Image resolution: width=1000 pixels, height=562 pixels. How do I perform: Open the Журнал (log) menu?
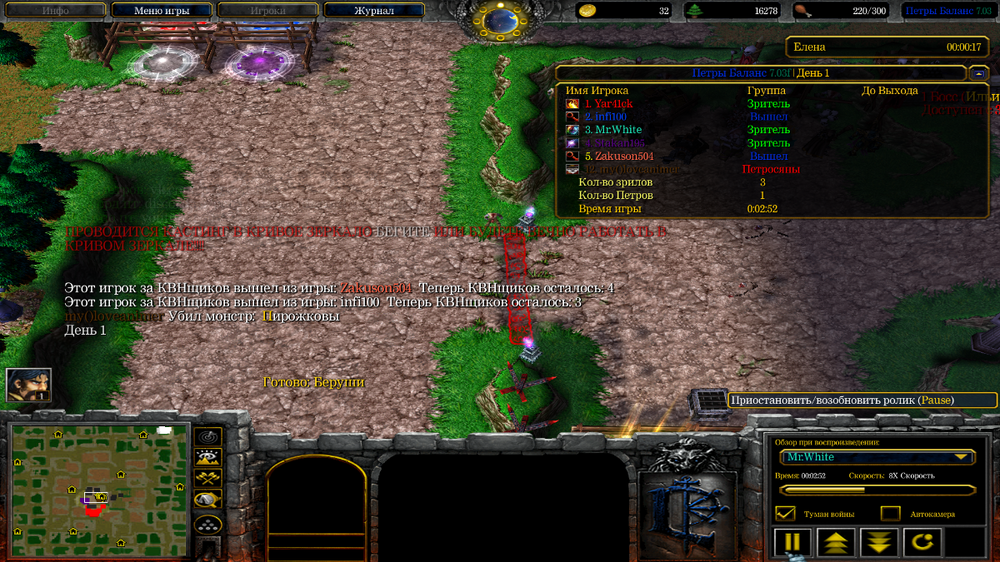pyautogui.click(x=373, y=11)
